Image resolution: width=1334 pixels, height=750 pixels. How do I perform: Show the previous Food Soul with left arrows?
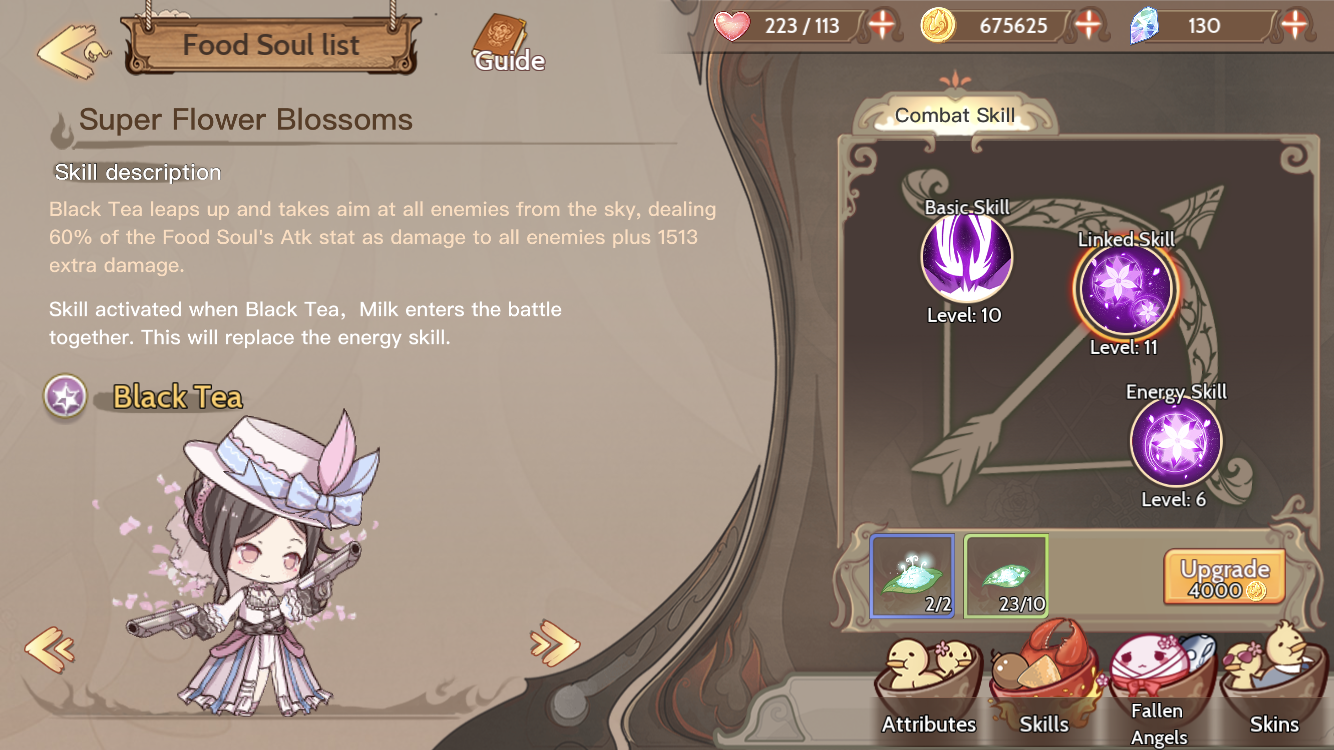tap(50, 649)
